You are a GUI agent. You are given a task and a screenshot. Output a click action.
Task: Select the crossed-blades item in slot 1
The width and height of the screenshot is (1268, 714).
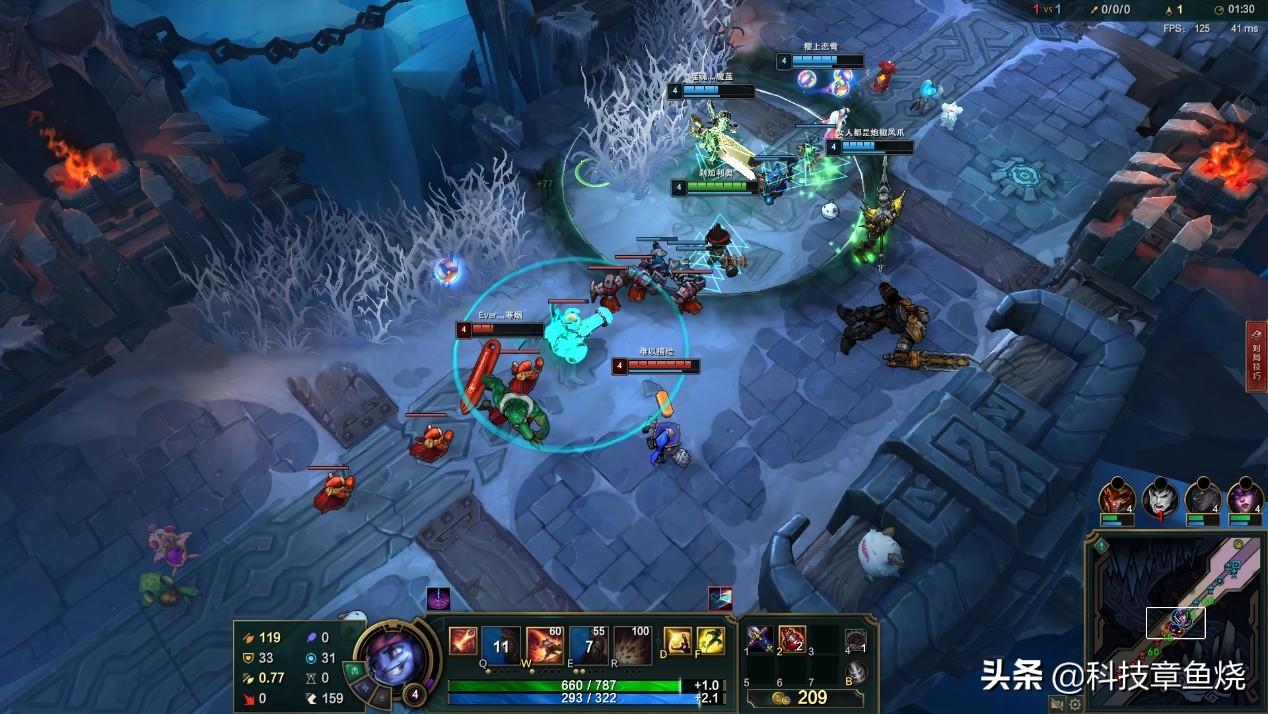coord(761,638)
